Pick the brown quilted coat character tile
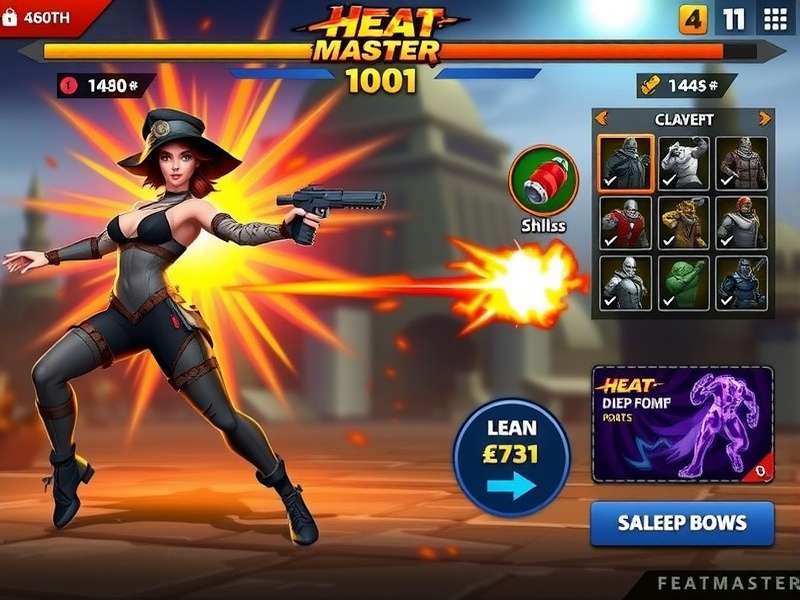 point(742,162)
